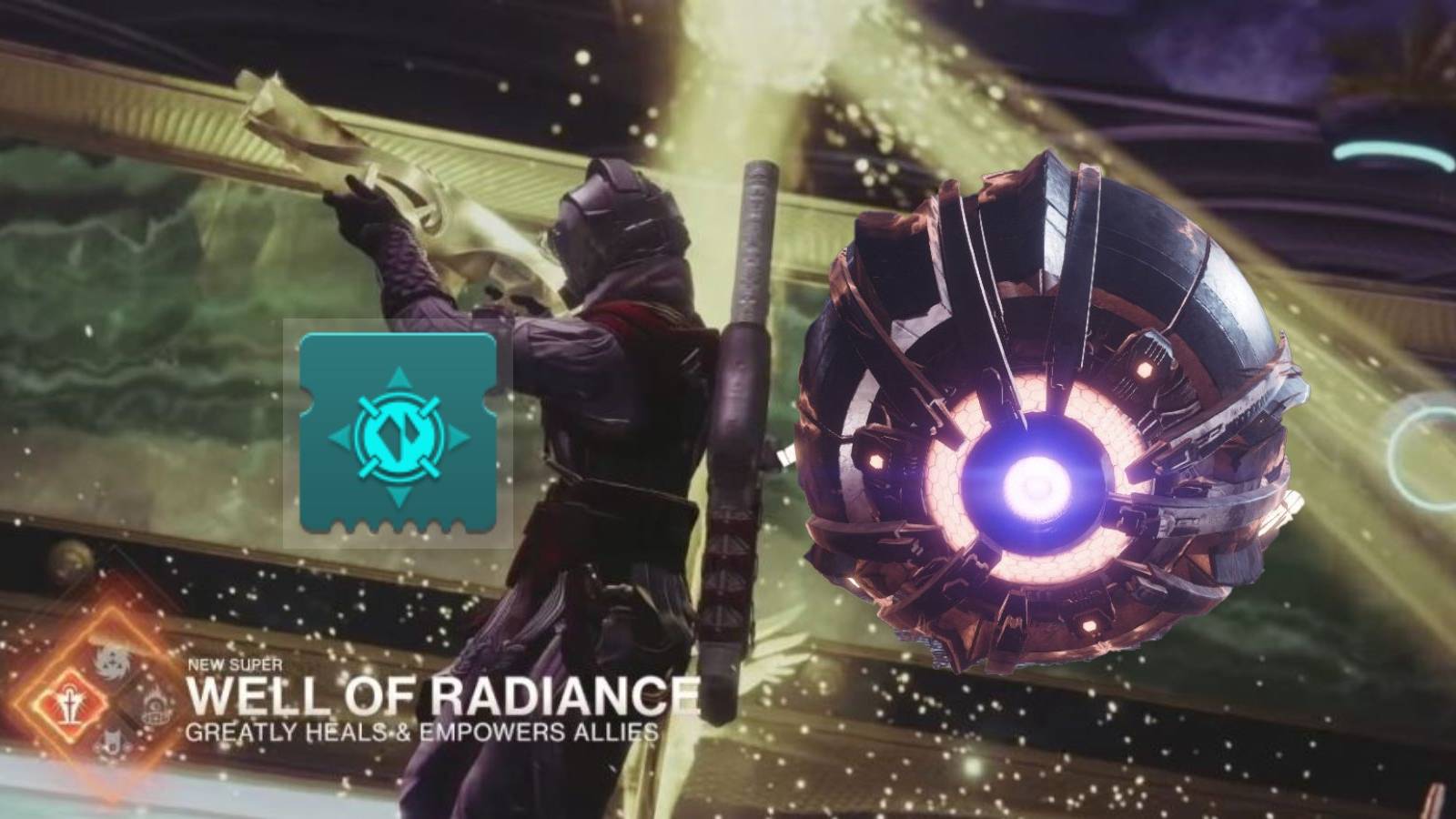Open the top arrow of the compass emblem
Screen dimensions: 1456x819
coord(399,379)
